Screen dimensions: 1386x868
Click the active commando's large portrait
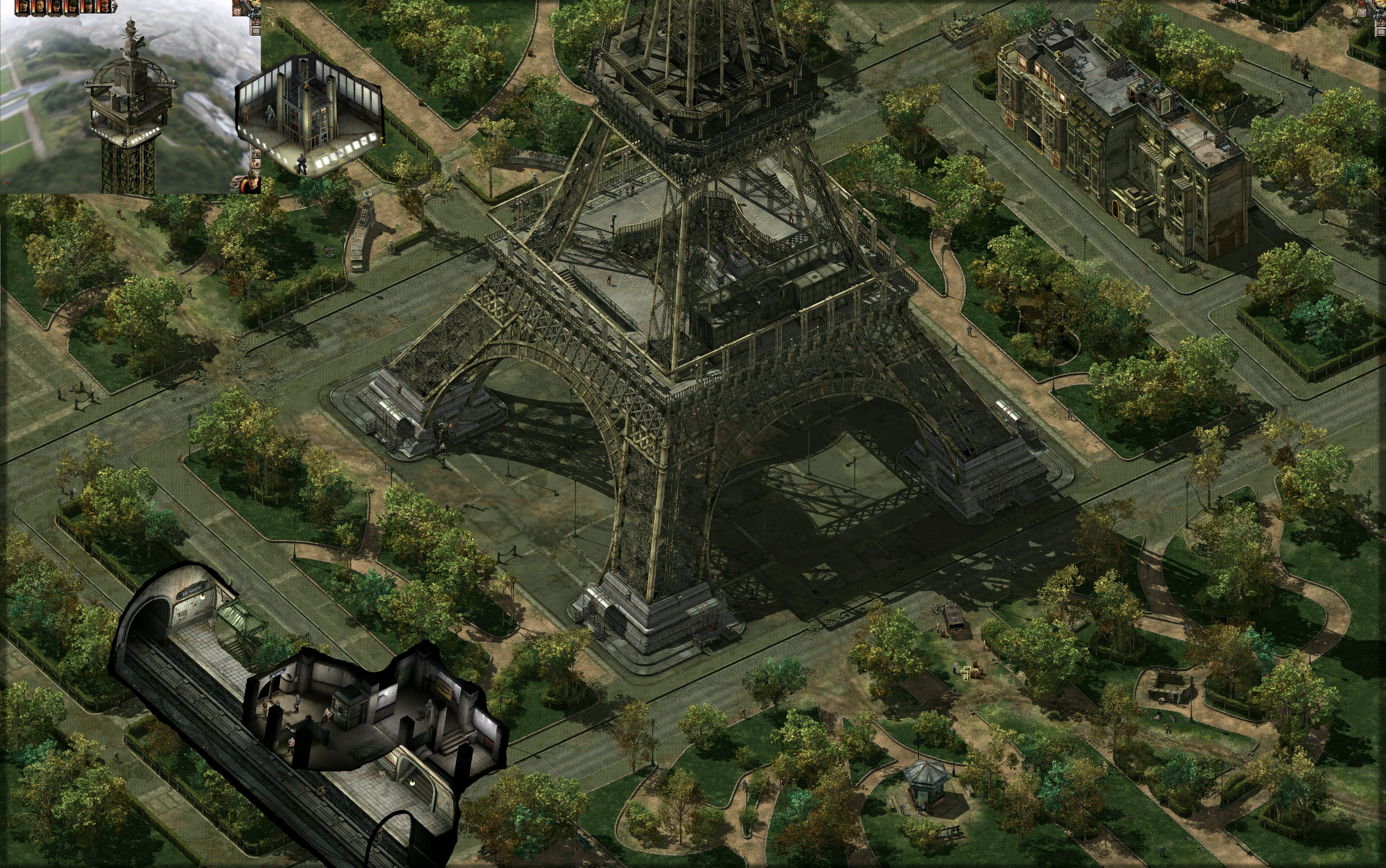pos(253,183)
